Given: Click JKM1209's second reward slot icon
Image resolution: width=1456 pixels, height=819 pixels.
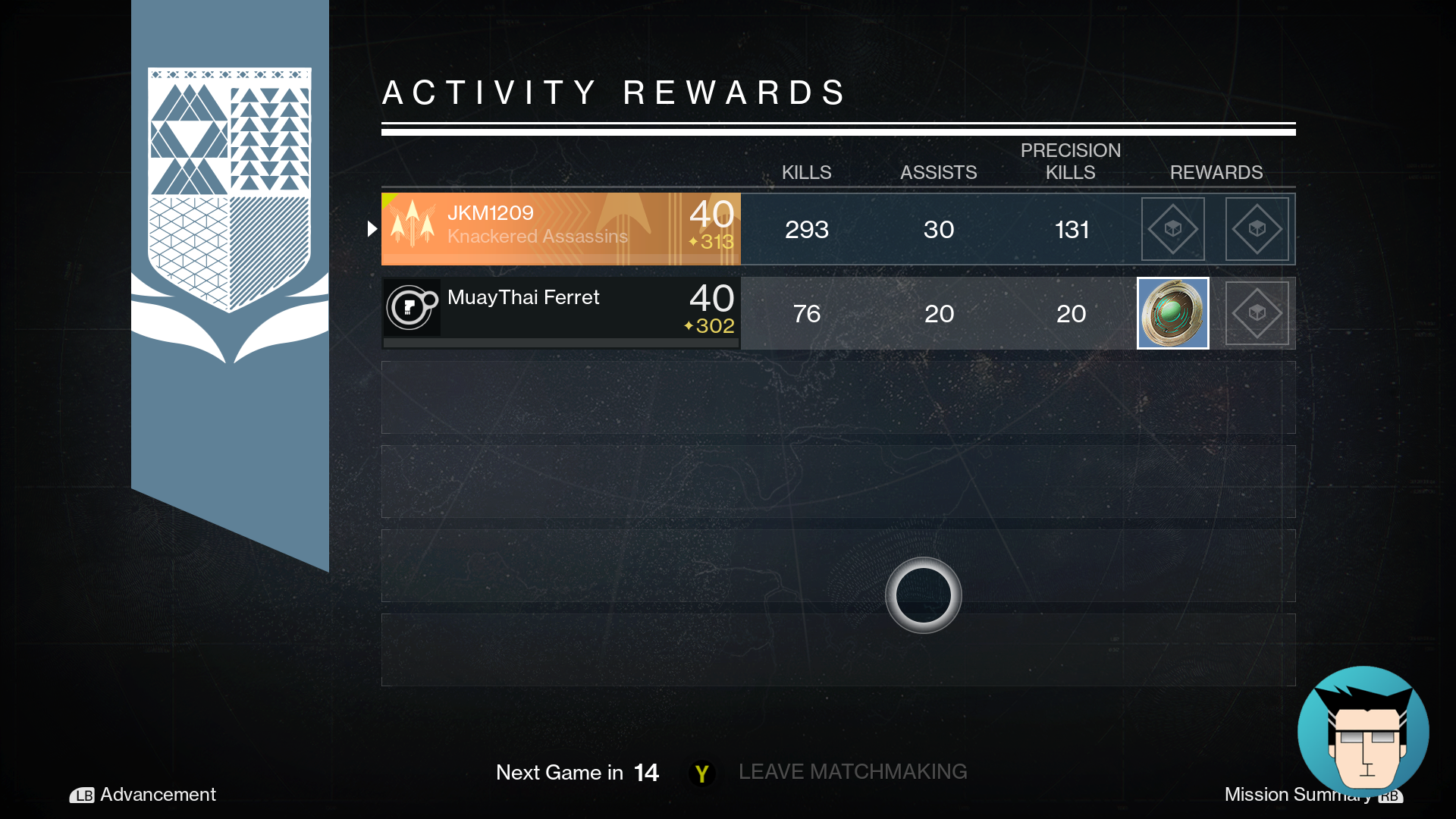Looking at the screenshot, I should tap(1257, 228).
